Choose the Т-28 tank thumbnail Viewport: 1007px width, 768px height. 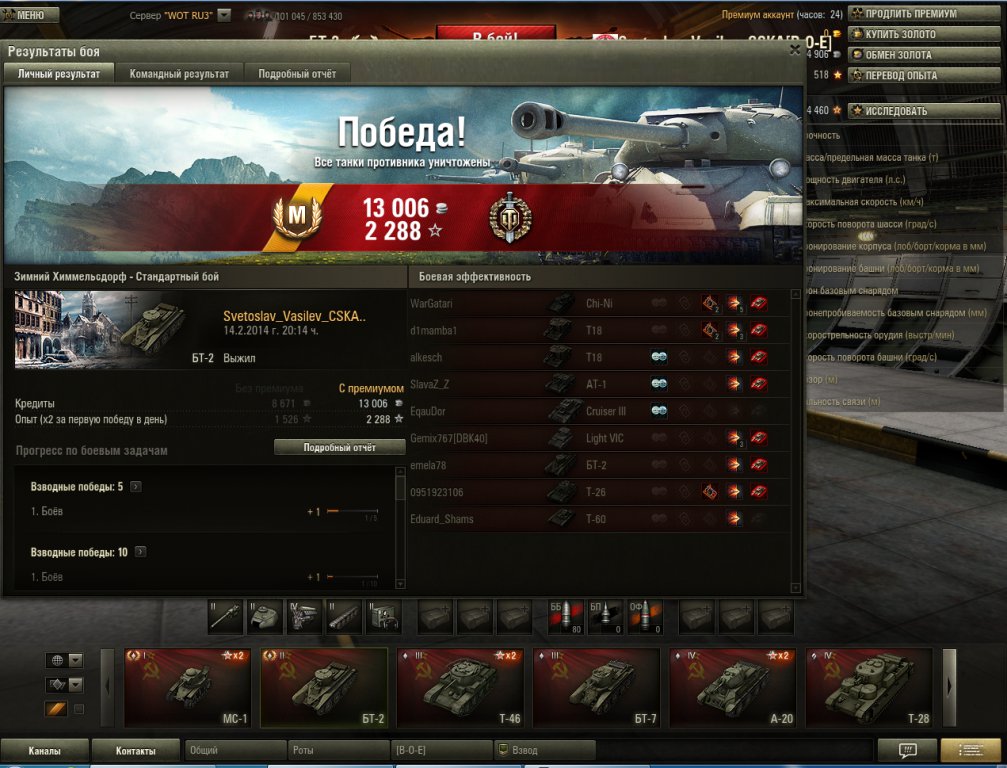point(867,688)
